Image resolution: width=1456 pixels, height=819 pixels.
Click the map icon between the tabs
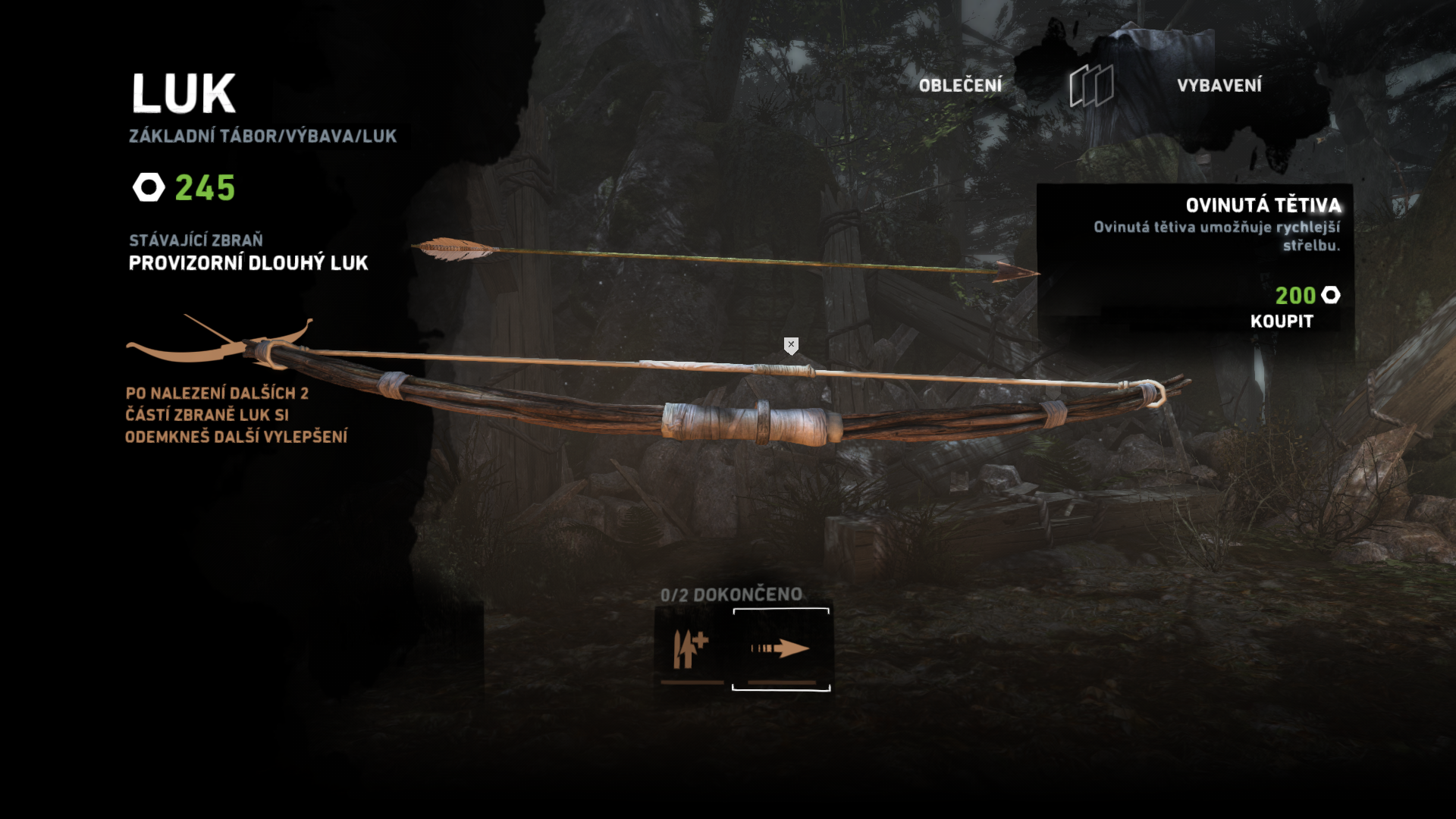click(1091, 86)
